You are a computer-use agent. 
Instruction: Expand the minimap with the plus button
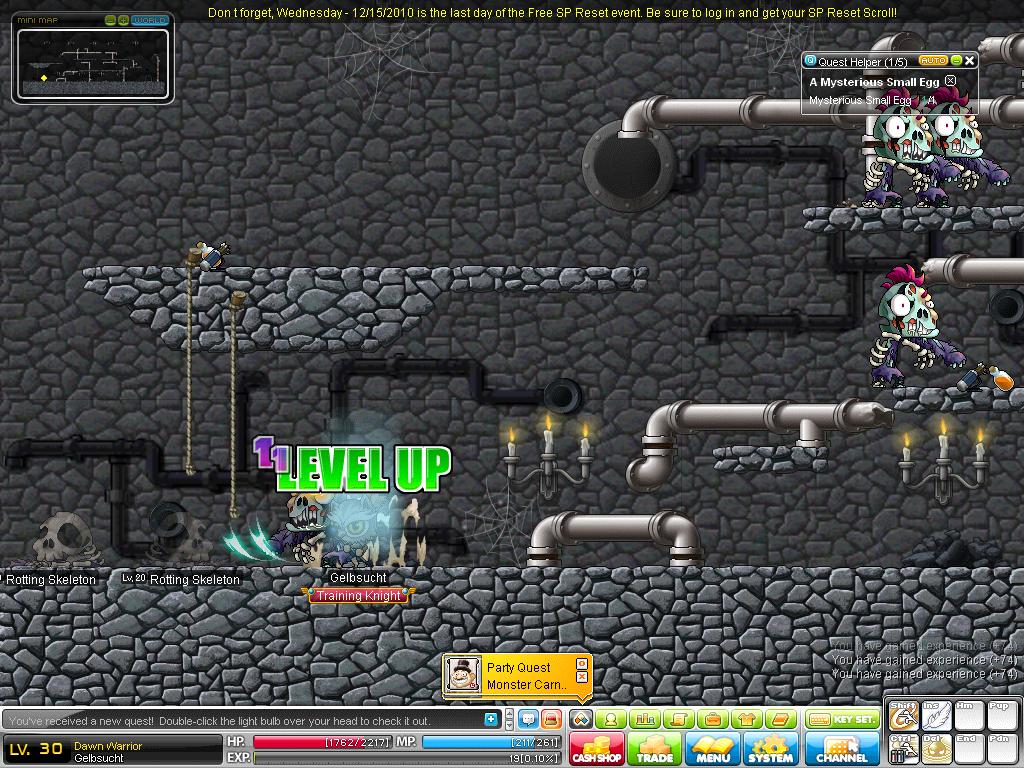123,20
